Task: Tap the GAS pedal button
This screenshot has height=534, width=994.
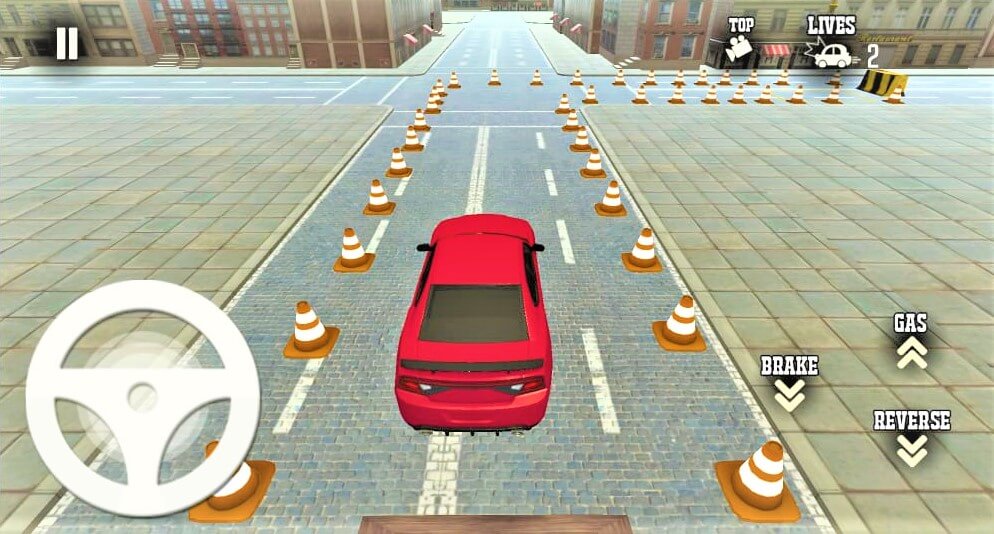Action: 911,342
